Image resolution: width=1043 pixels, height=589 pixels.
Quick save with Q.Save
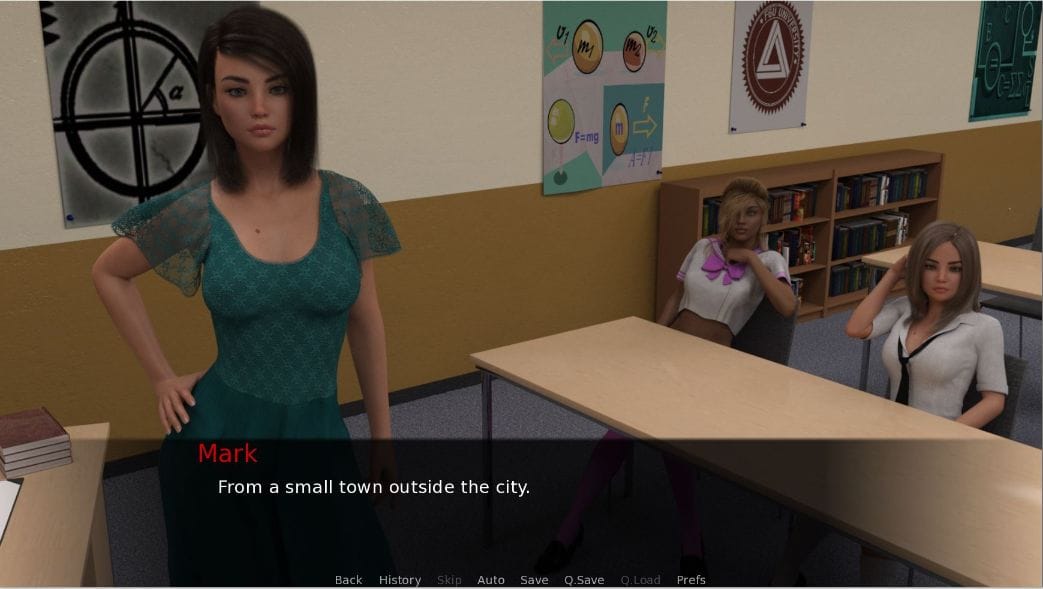(x=584, y=580)
